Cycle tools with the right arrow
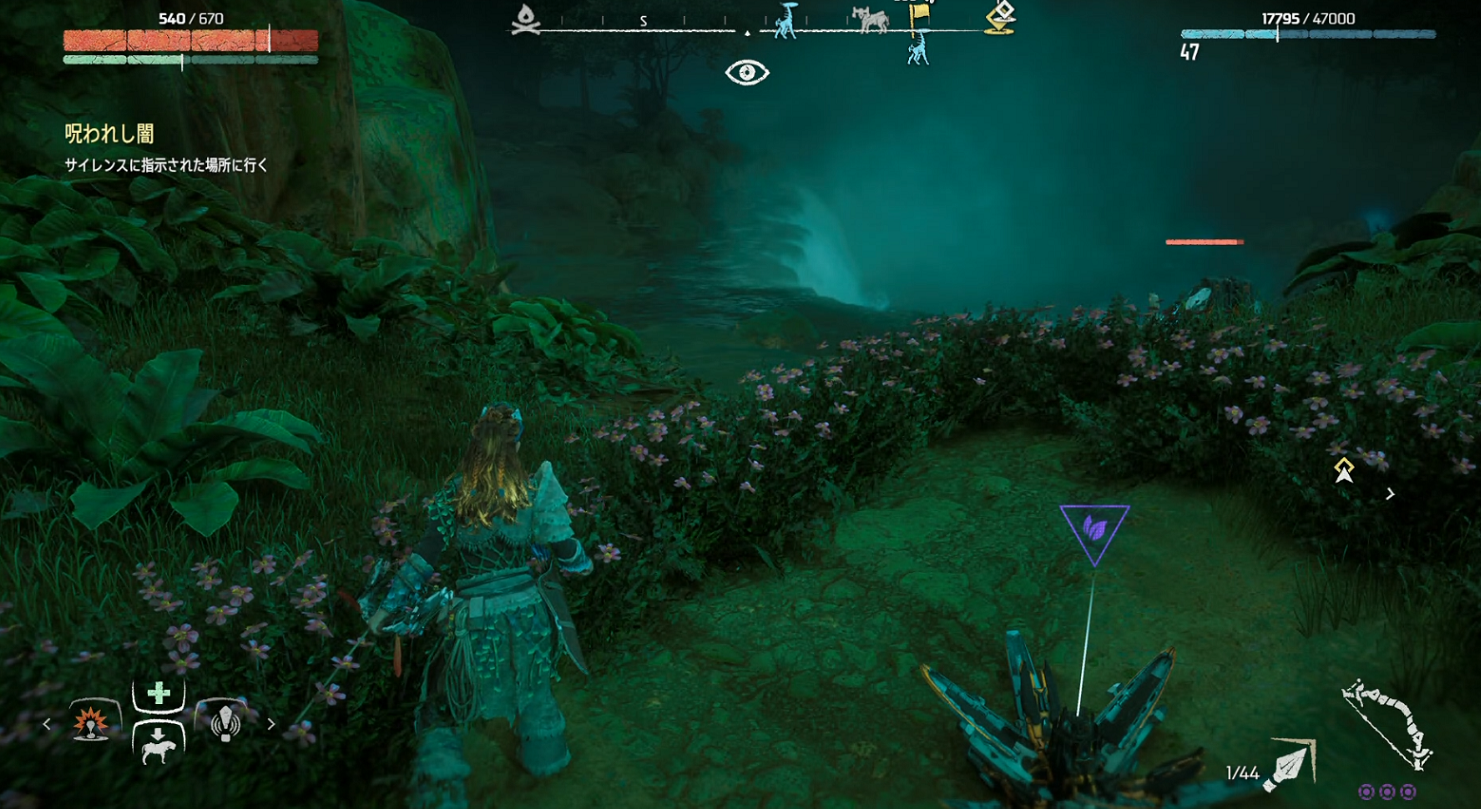1481x809 pixels. coord(271,724)
